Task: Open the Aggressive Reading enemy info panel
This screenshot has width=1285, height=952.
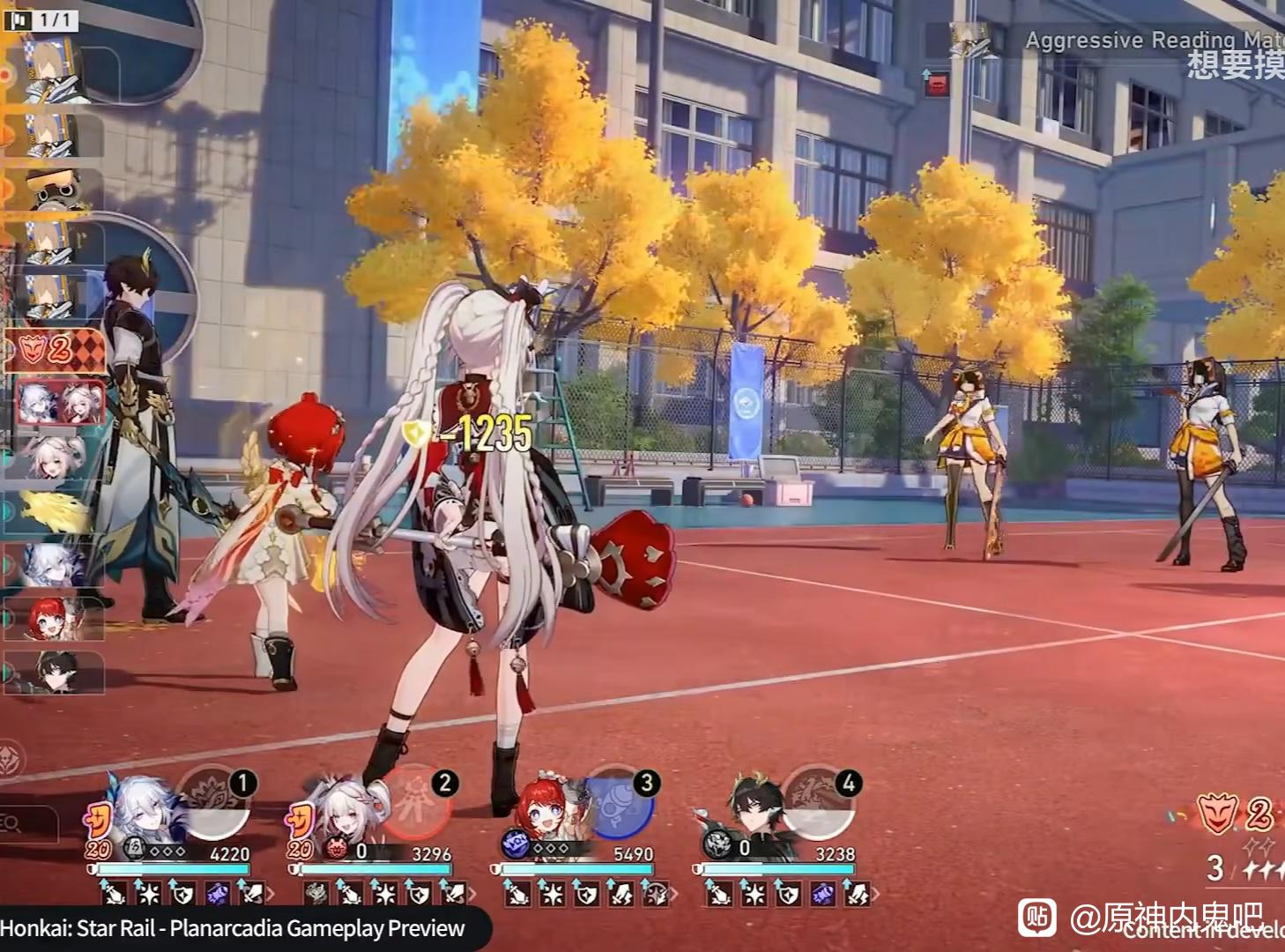Action: [x=1146, y=41]
